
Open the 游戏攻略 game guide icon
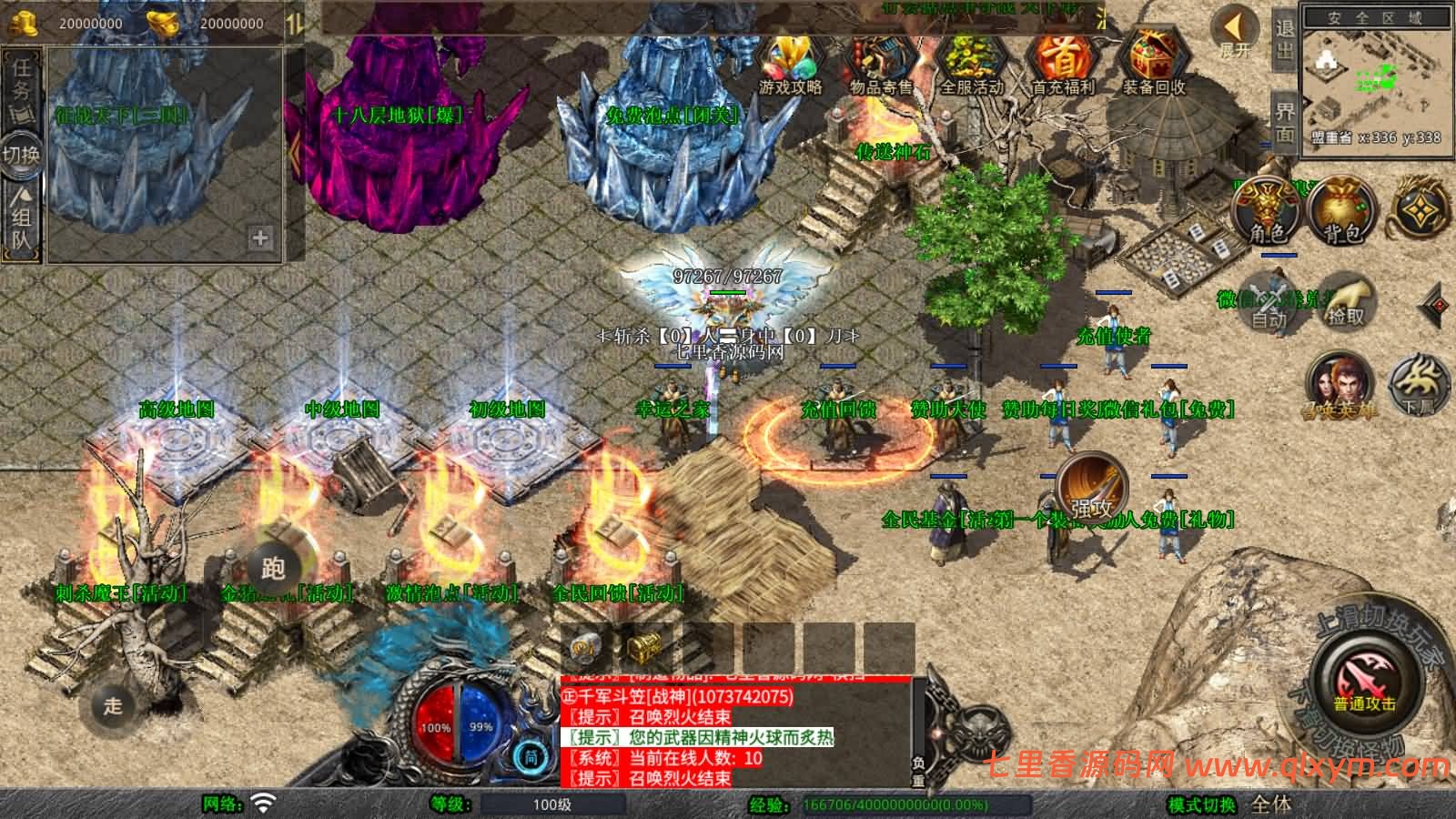click(x=791, y=56)
